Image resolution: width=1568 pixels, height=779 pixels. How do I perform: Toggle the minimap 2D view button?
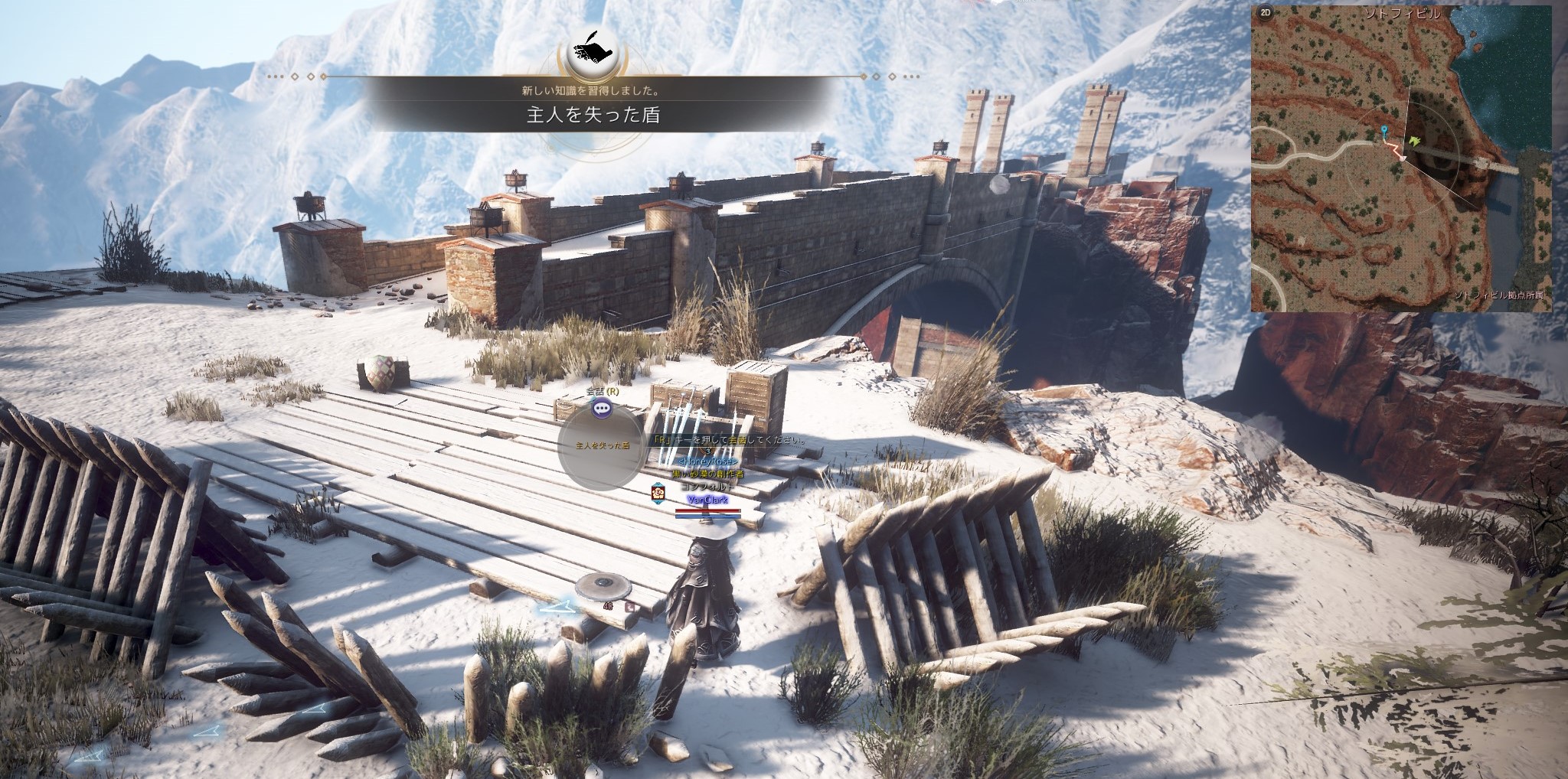pos(1266,13)
